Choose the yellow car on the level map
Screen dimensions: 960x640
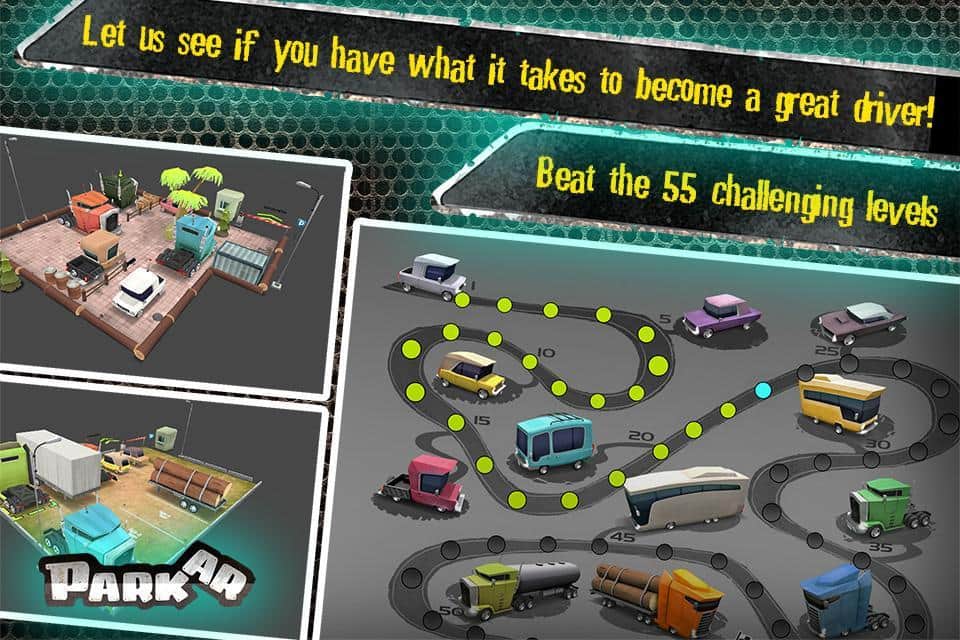471,373
